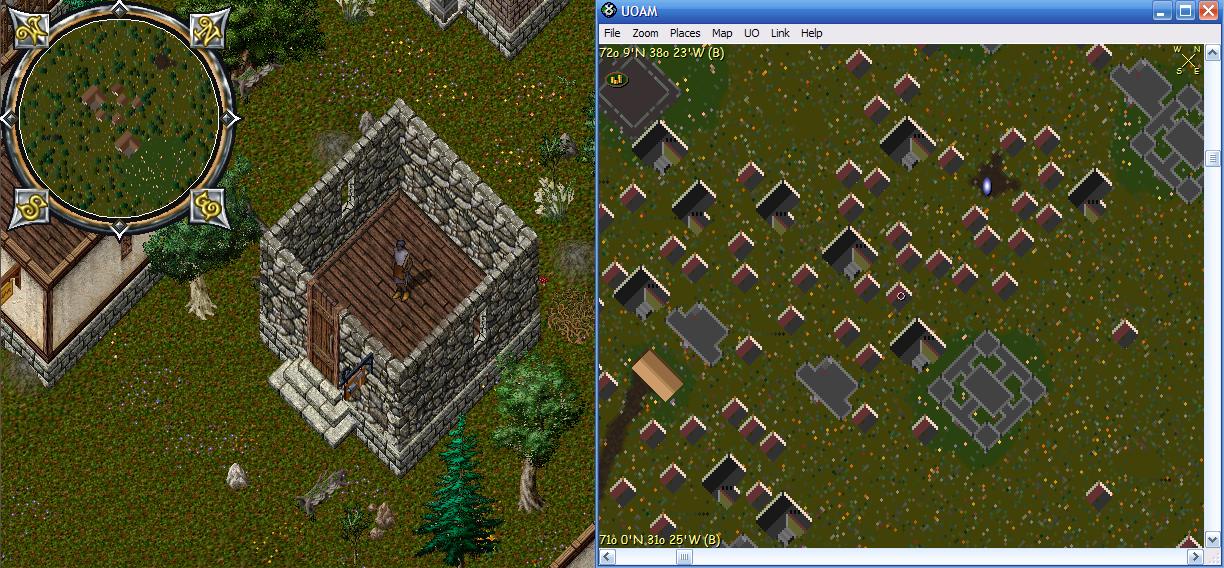
Task: Click the yellow bar-chart marker on the map
Action: [617, 79]
